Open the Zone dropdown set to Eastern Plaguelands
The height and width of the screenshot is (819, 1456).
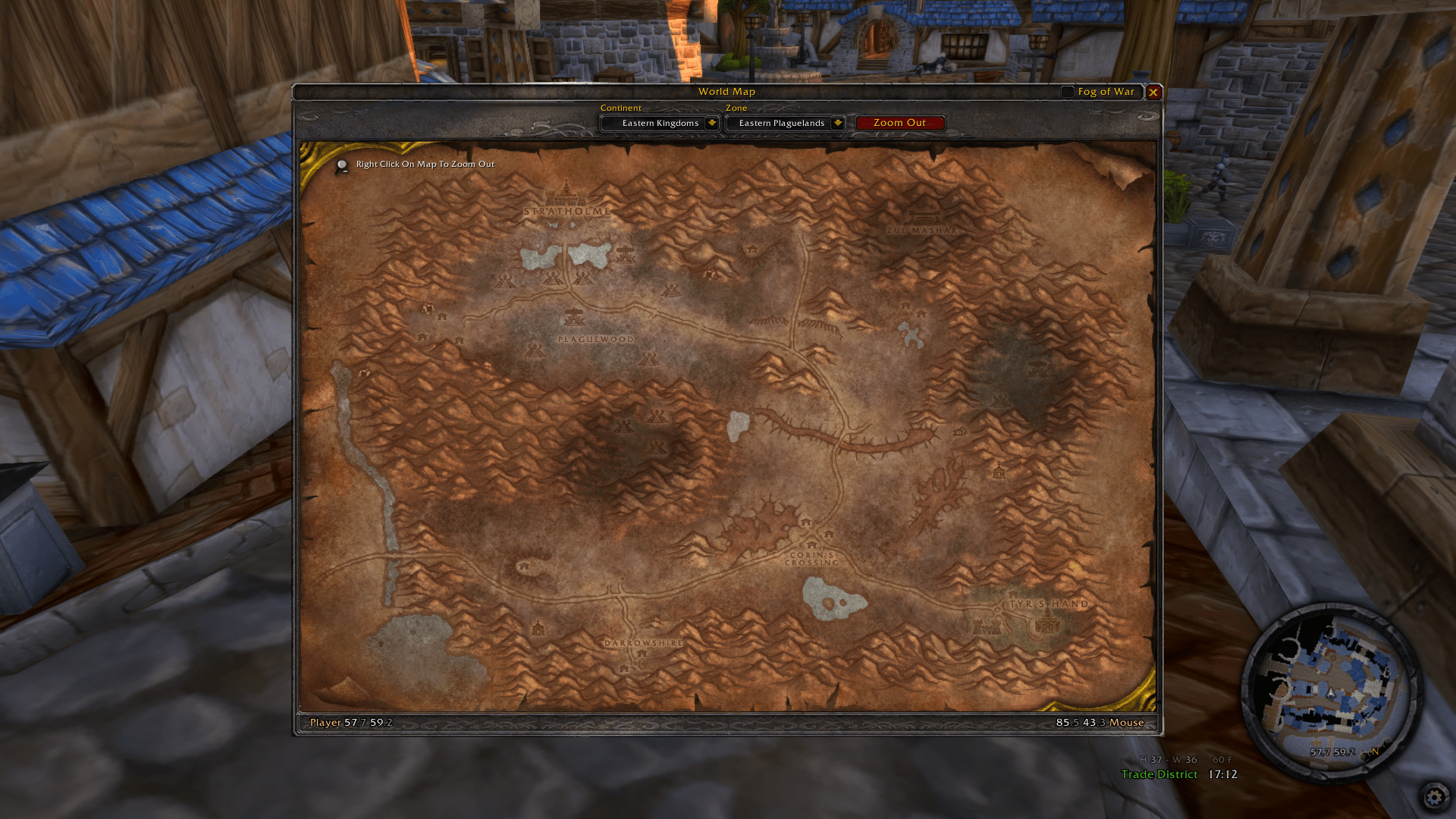785,123
